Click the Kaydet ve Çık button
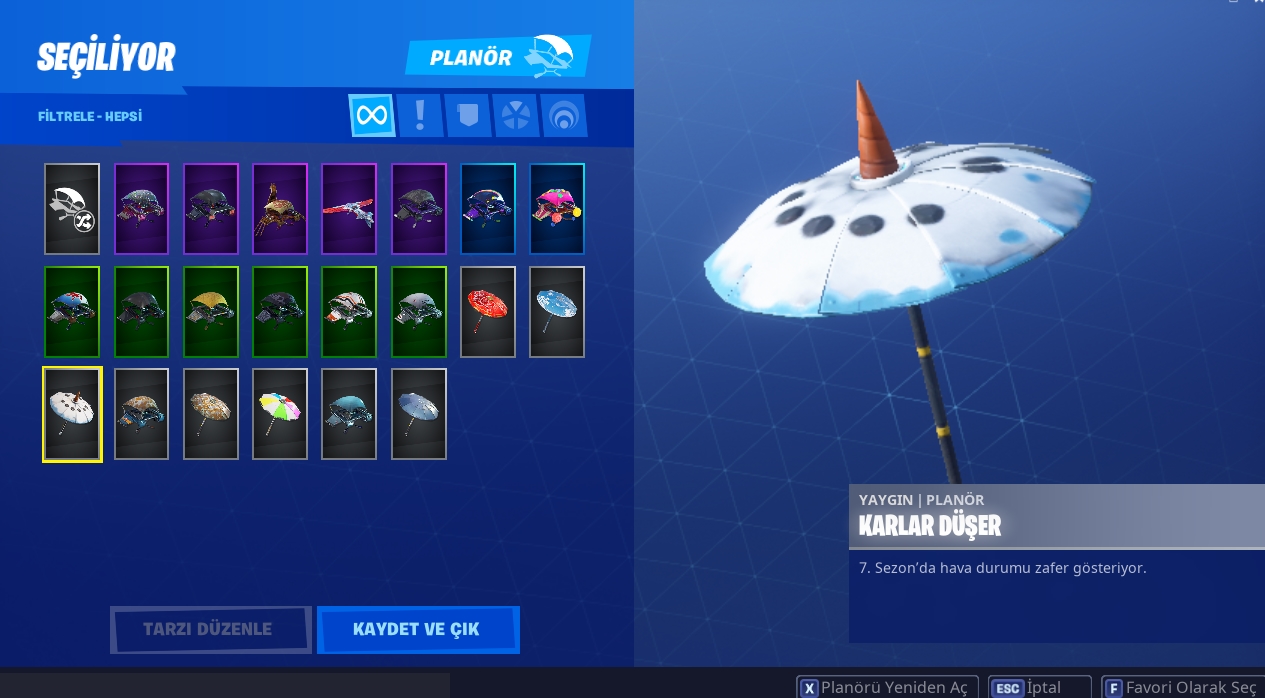The width and height of the screenshot is (1265, 698). coord(417,630)
